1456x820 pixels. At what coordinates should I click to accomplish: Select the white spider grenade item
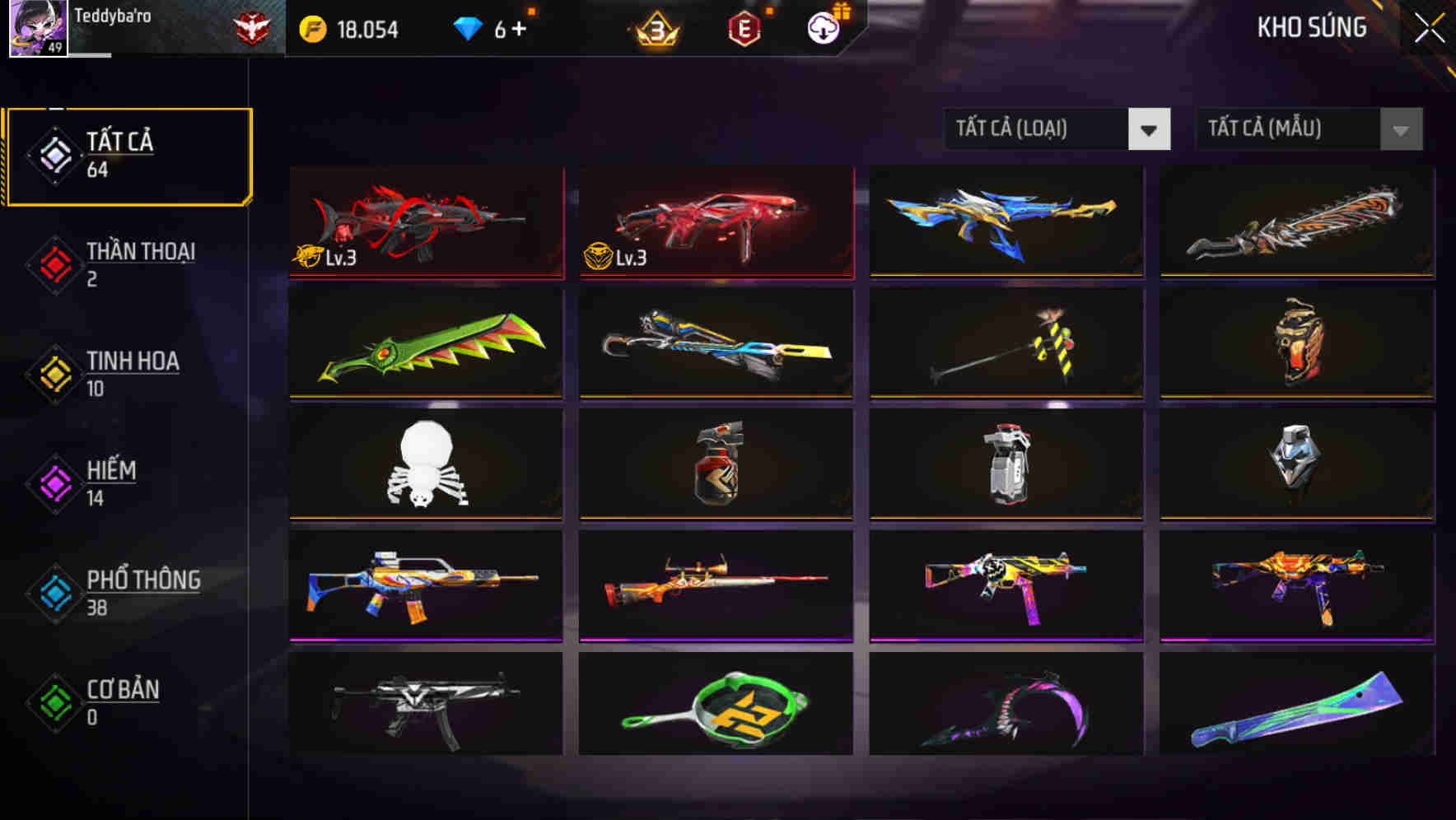425,465
